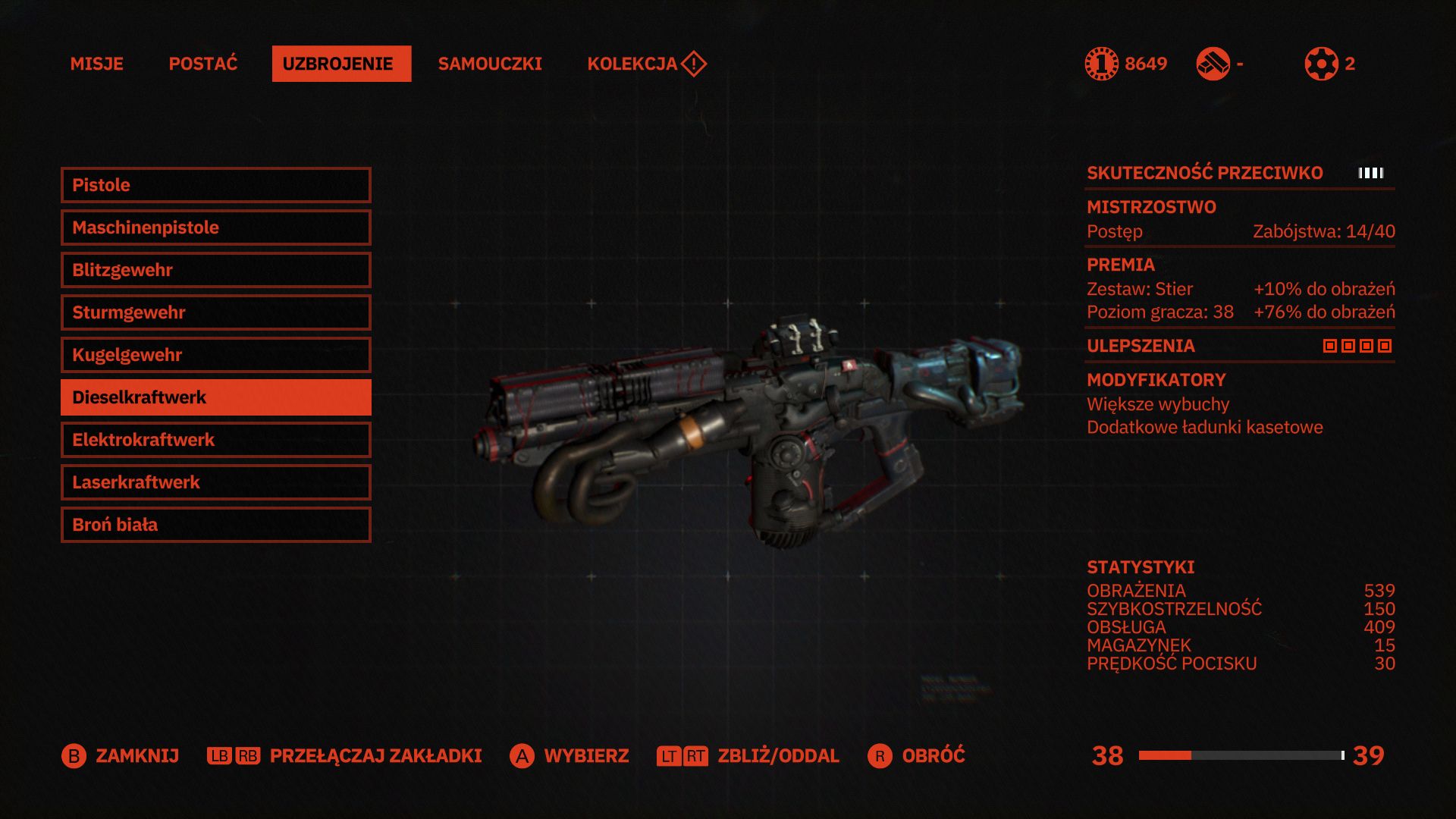Click the highlighted Dieselkraftwerk entry

tap(215, 397)
